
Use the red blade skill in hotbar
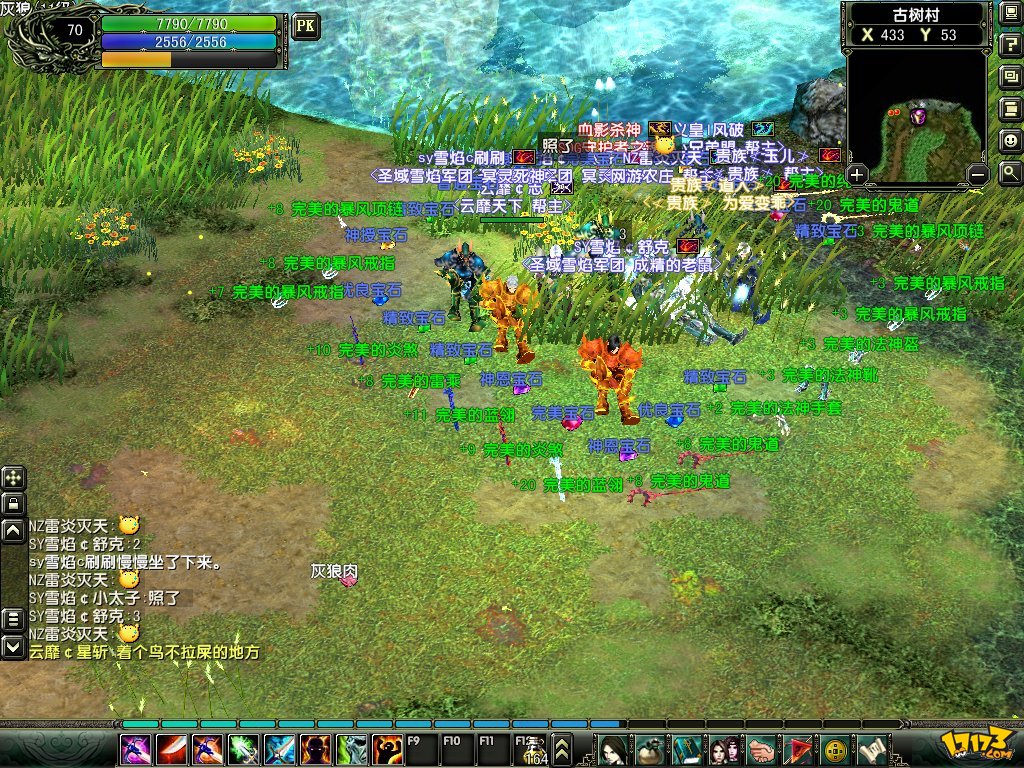[171, 748]
